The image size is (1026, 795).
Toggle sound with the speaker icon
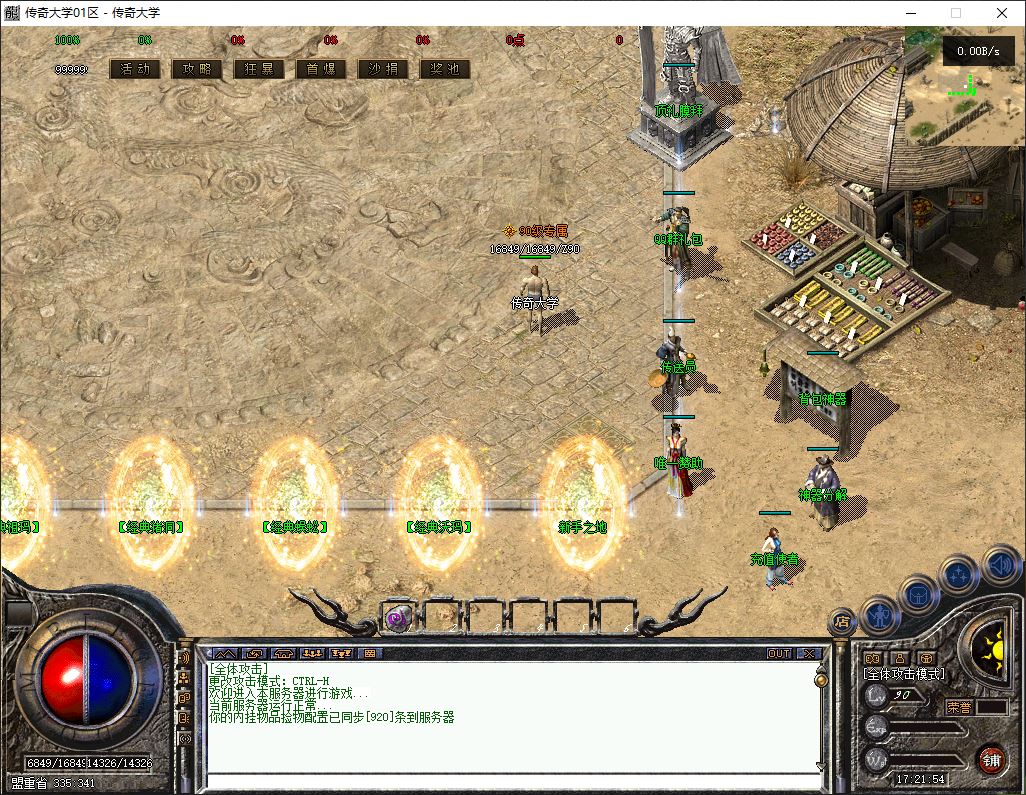[999, 564]
